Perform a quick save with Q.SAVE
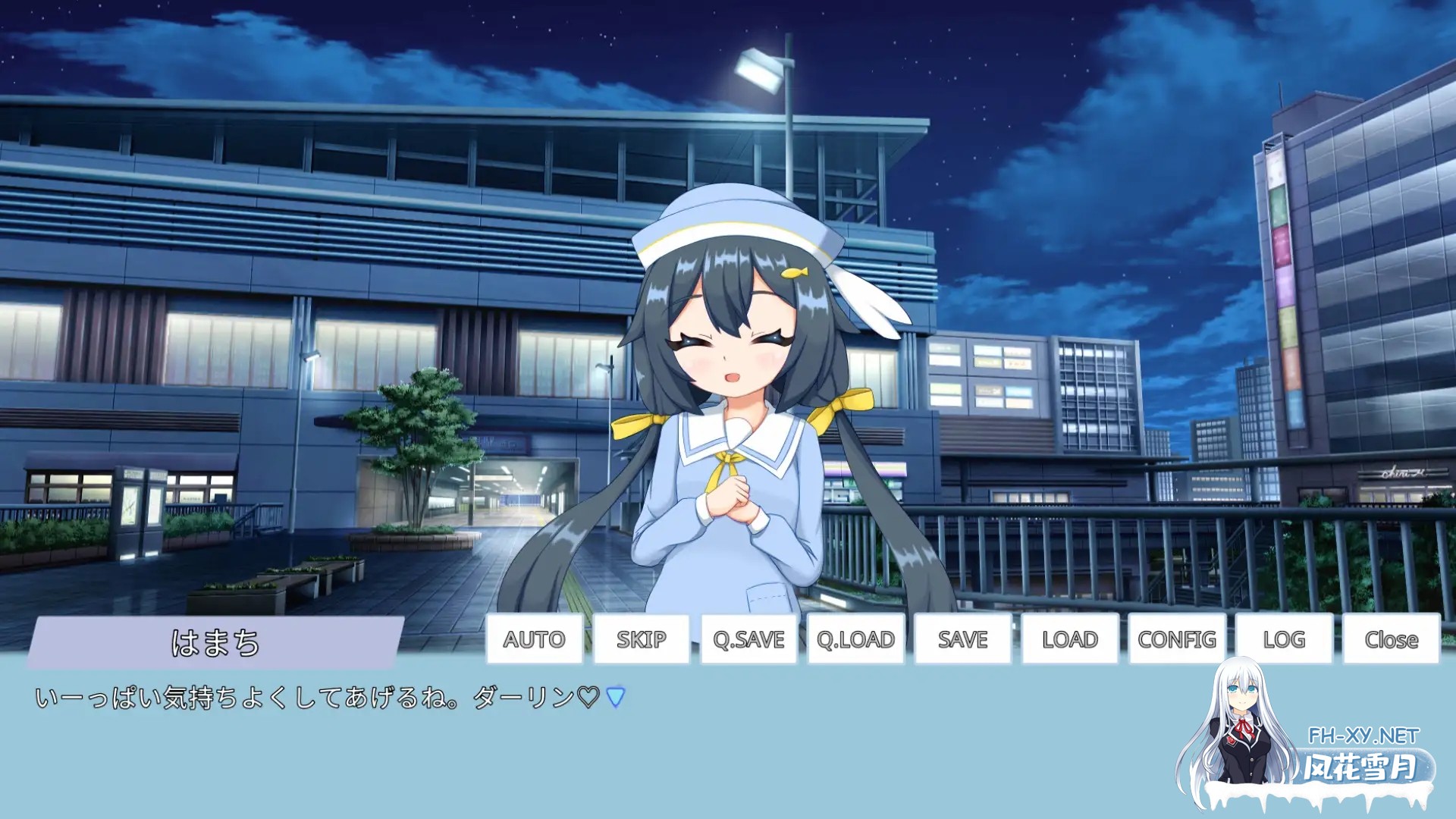This screenshot has width=1456, height=819. click(748, 639)
